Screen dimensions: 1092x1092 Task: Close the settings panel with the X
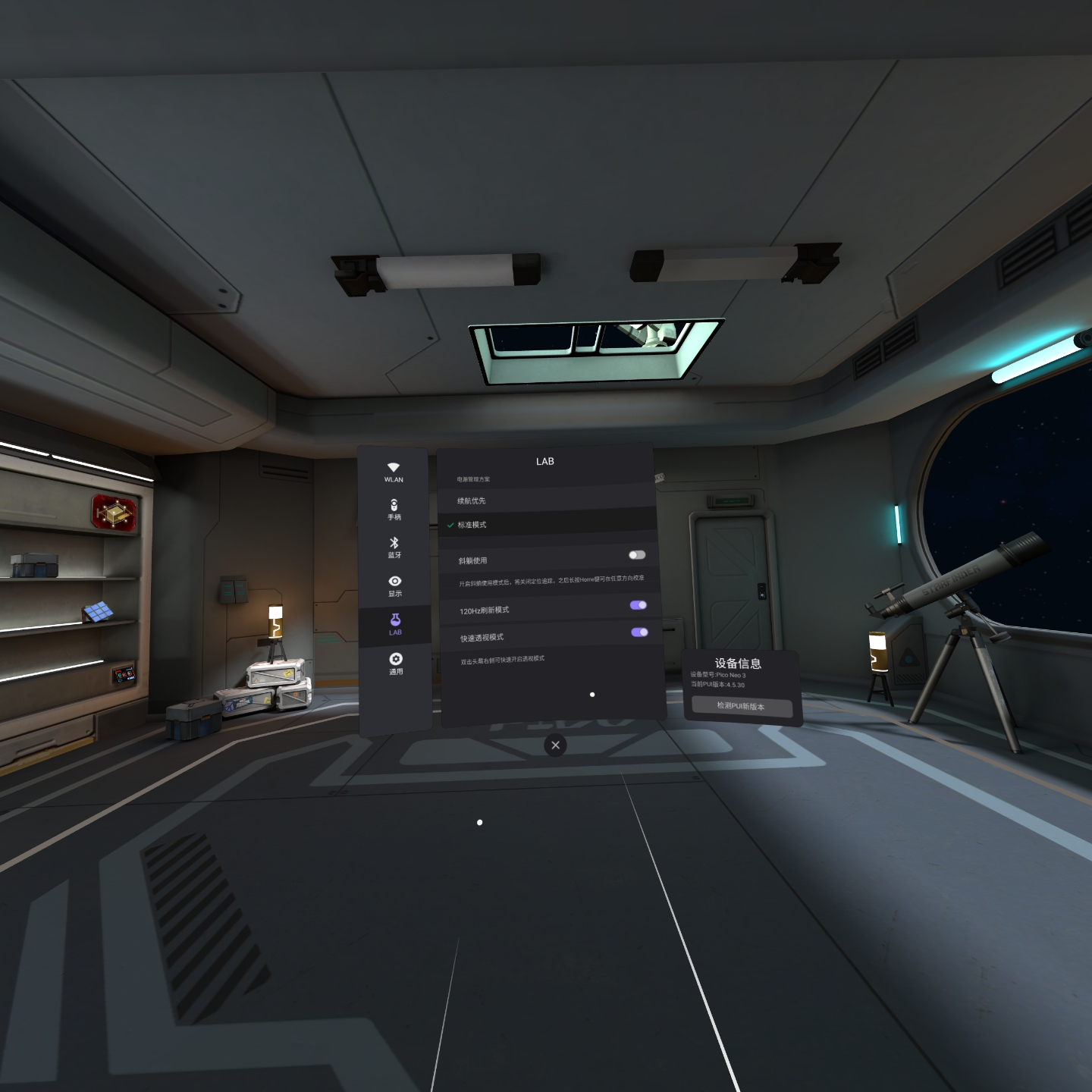pyautogui.click(x=556, y=745)
